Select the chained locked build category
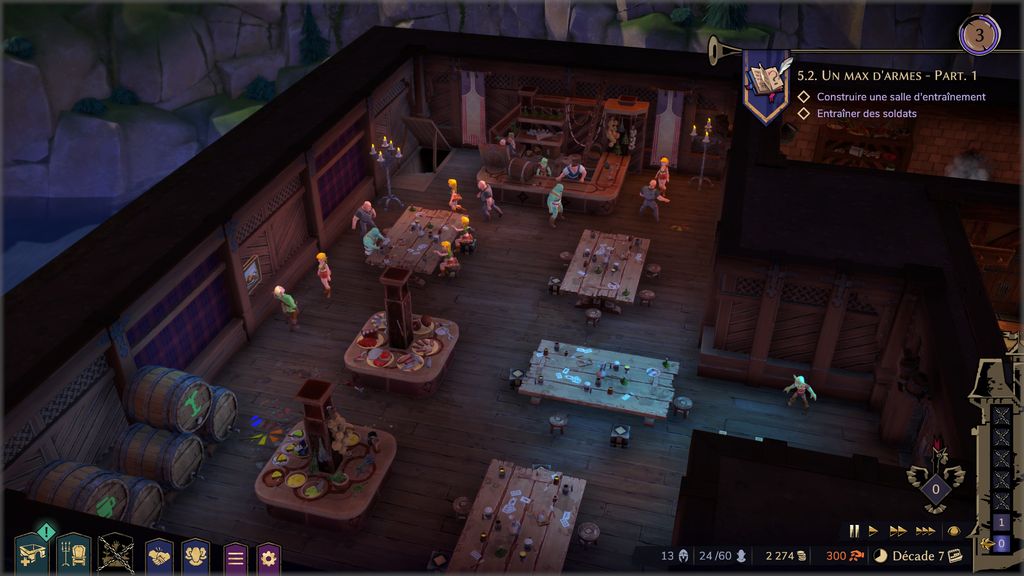1024x576 pixels. pyautogui.click(x=116, y=553)
